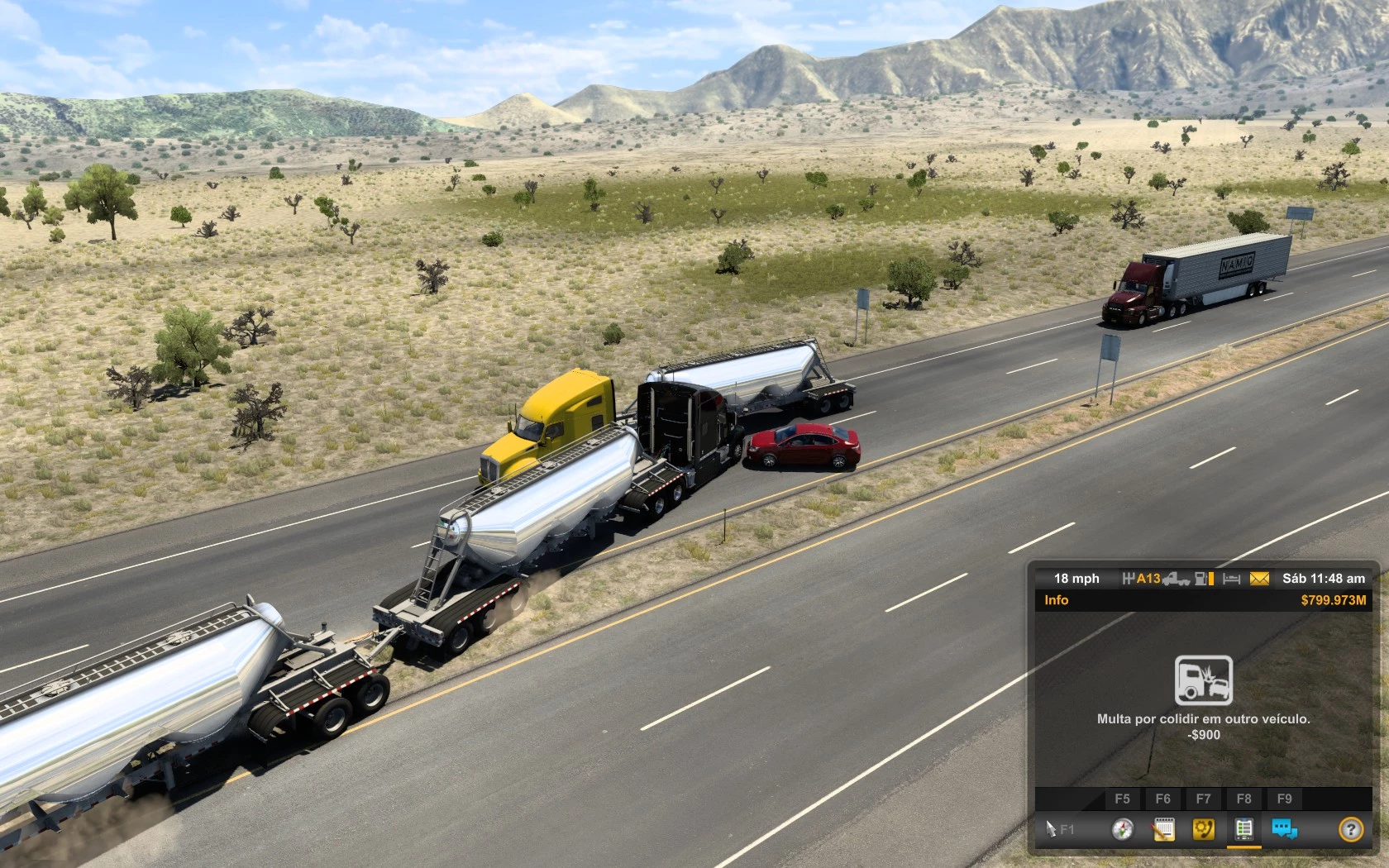The height and width of the screenshot is (868, 1389).
Task: Click the question mark help button
Action: [x=1351, y=829]
